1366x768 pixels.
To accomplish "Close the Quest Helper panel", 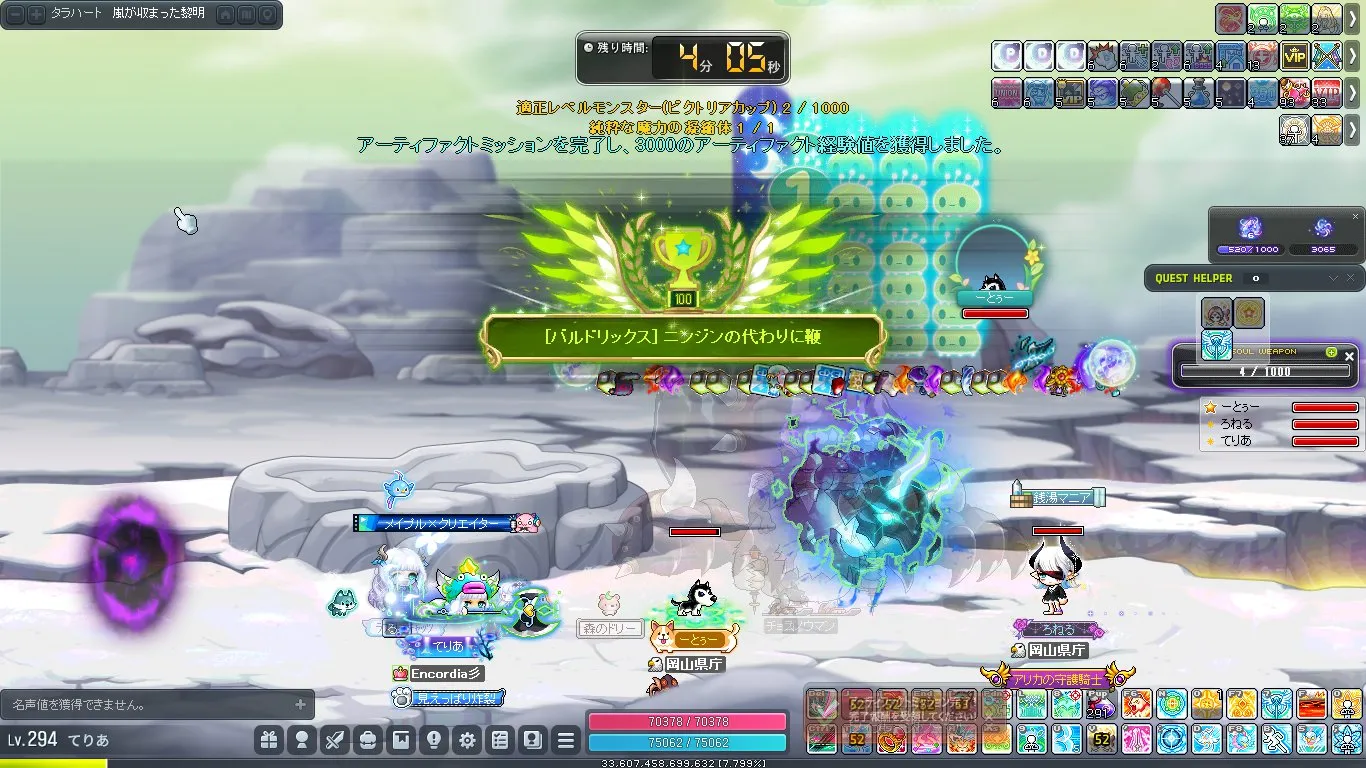I will 1351,278.
